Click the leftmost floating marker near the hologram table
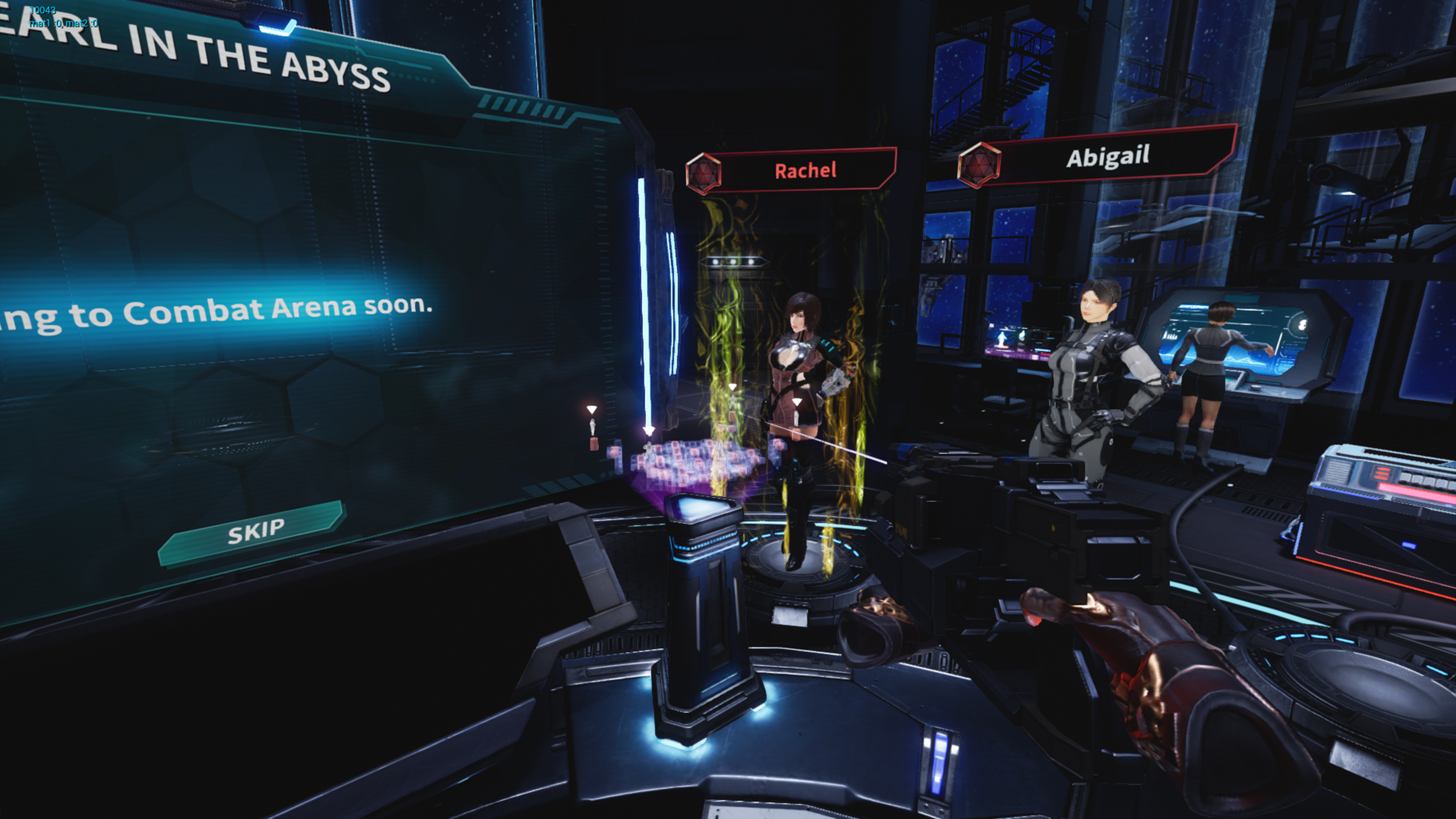This screenshot has height=819, width=1456. pyautogui.click(x=592, y=410)
